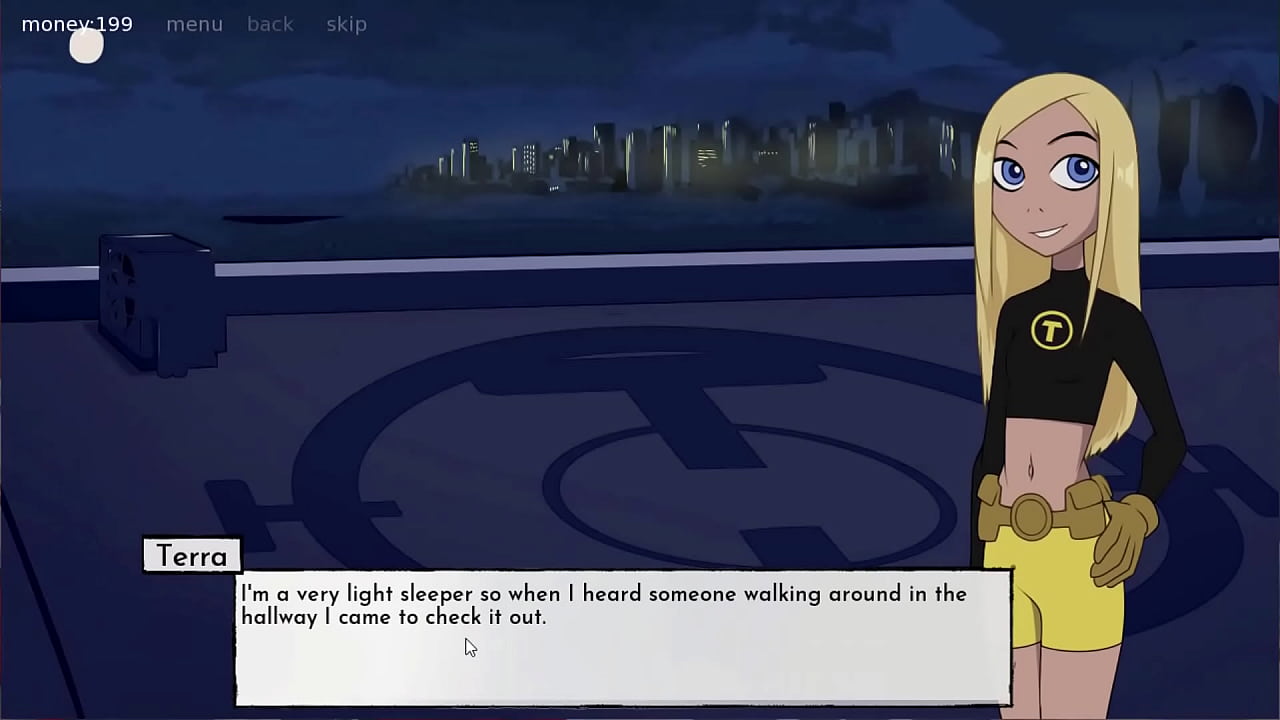This screenshot has width=1280, height=720.
Task: Toggle the back navigation option
Action: point(270,23)
